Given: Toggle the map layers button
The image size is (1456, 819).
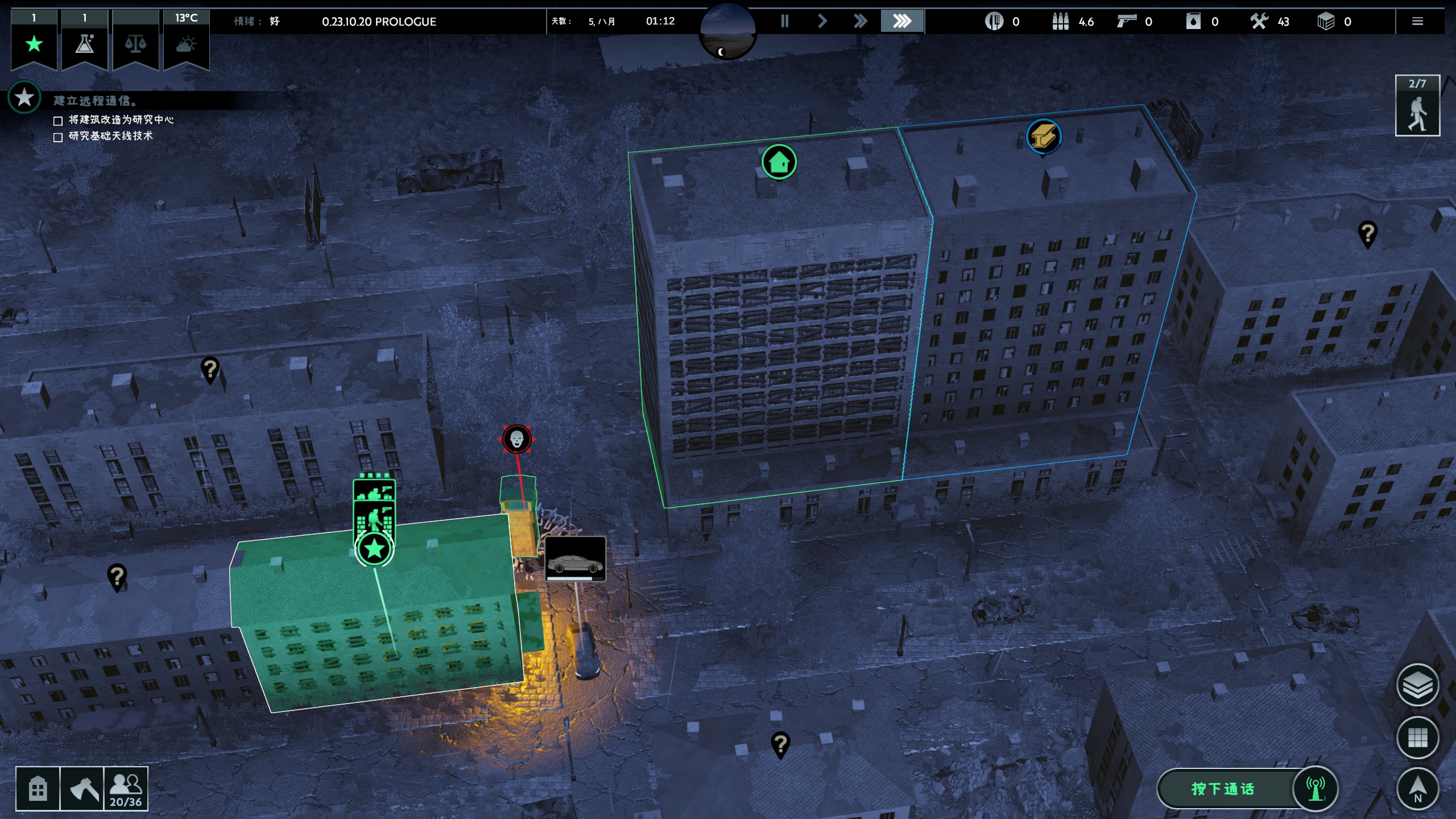Looking at the screenshot, I should point(1417,685).
